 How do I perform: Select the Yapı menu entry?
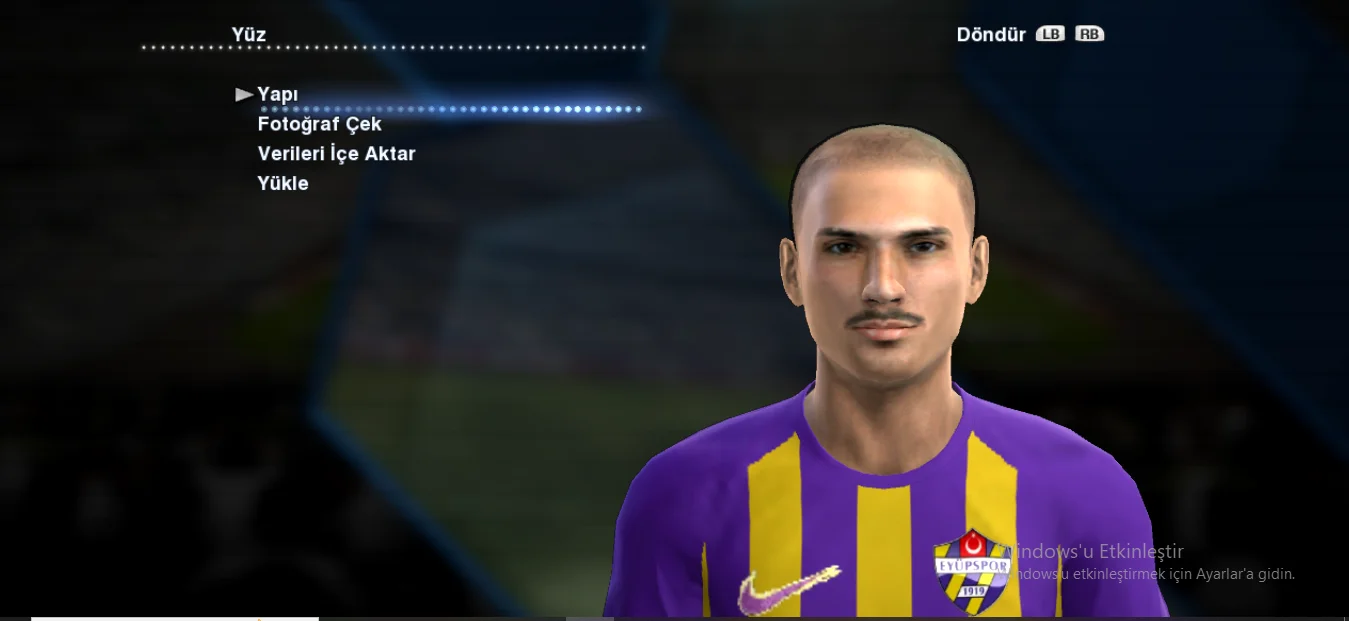pyautogui.click(x=277, y=94)
